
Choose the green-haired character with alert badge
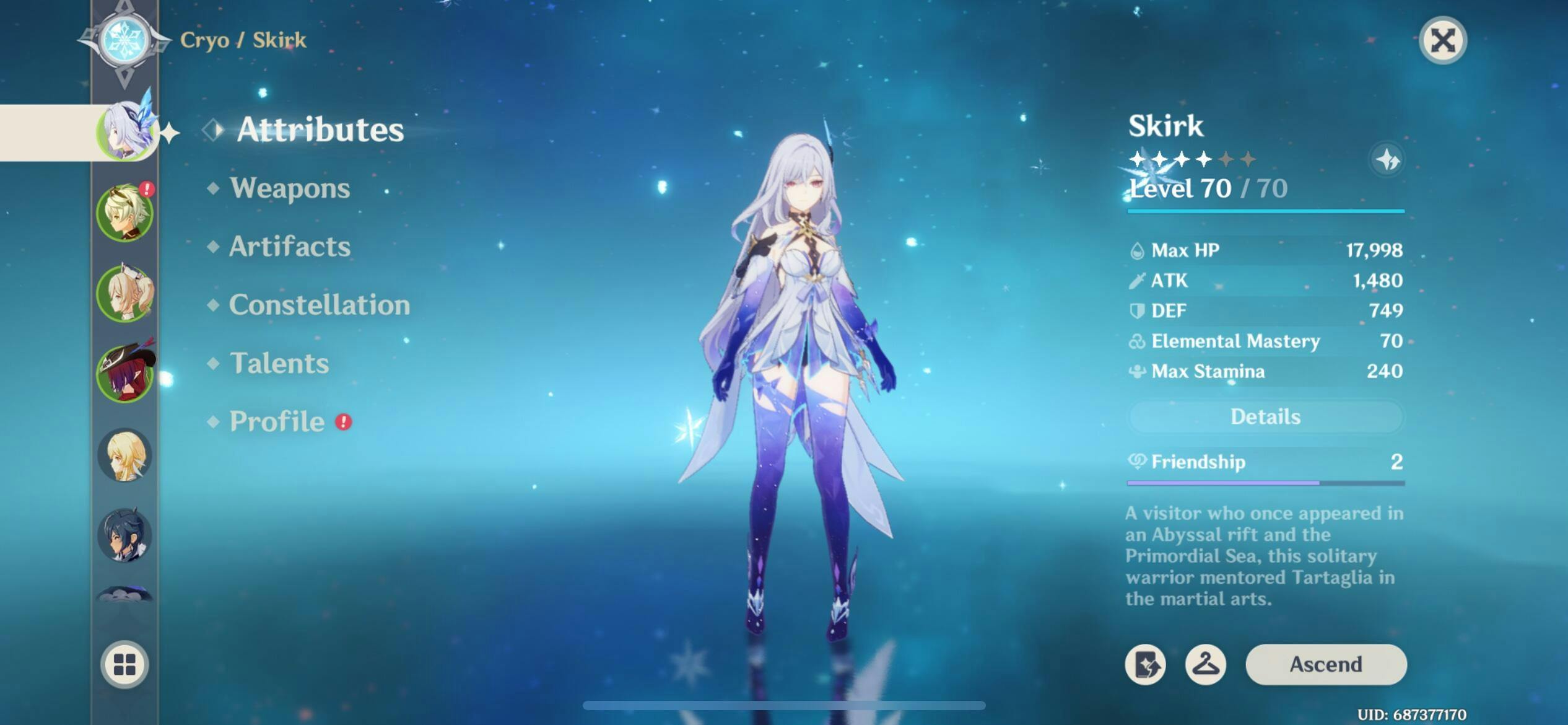pos(124,213)
